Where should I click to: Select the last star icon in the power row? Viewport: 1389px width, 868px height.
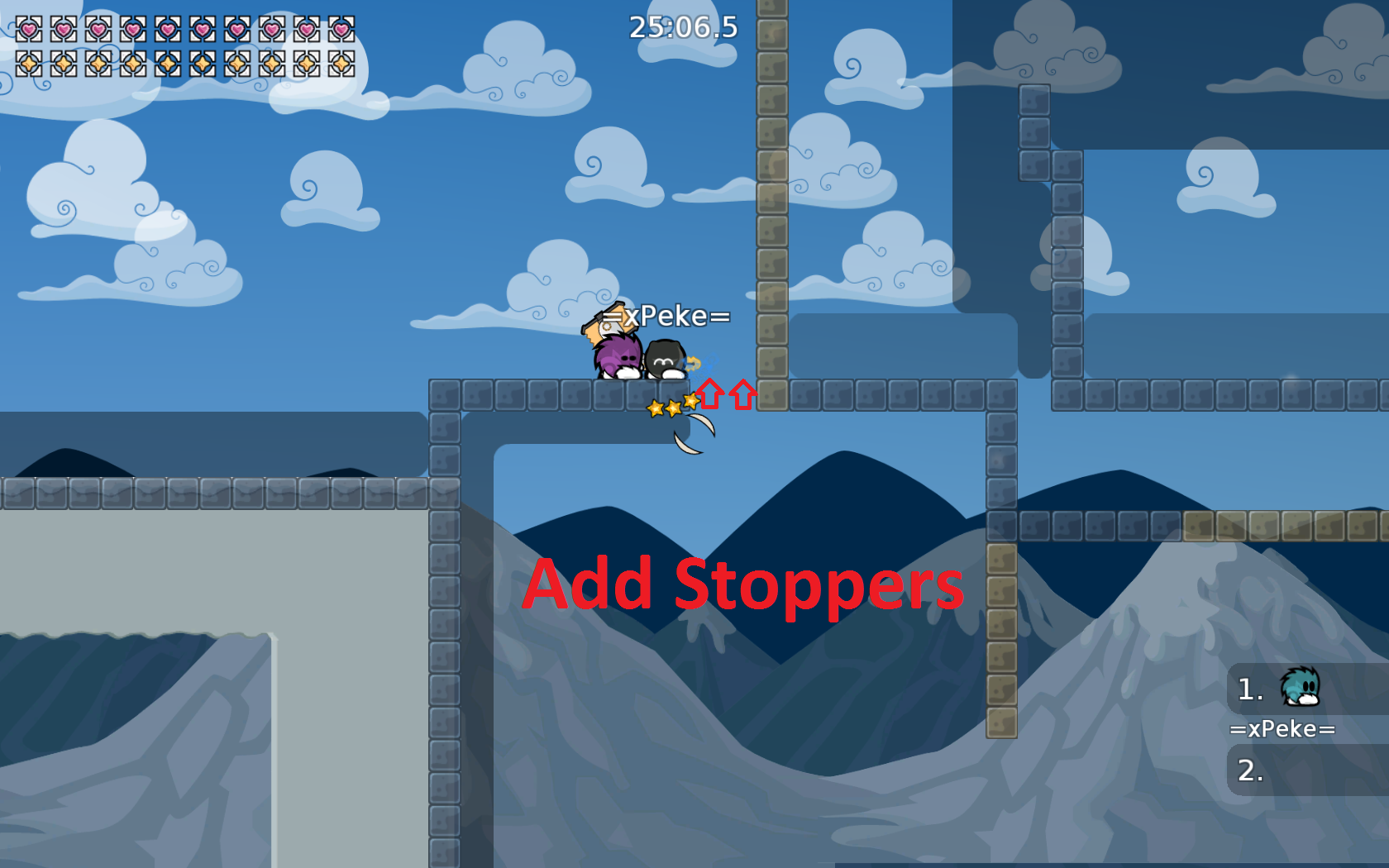point(342,63)
